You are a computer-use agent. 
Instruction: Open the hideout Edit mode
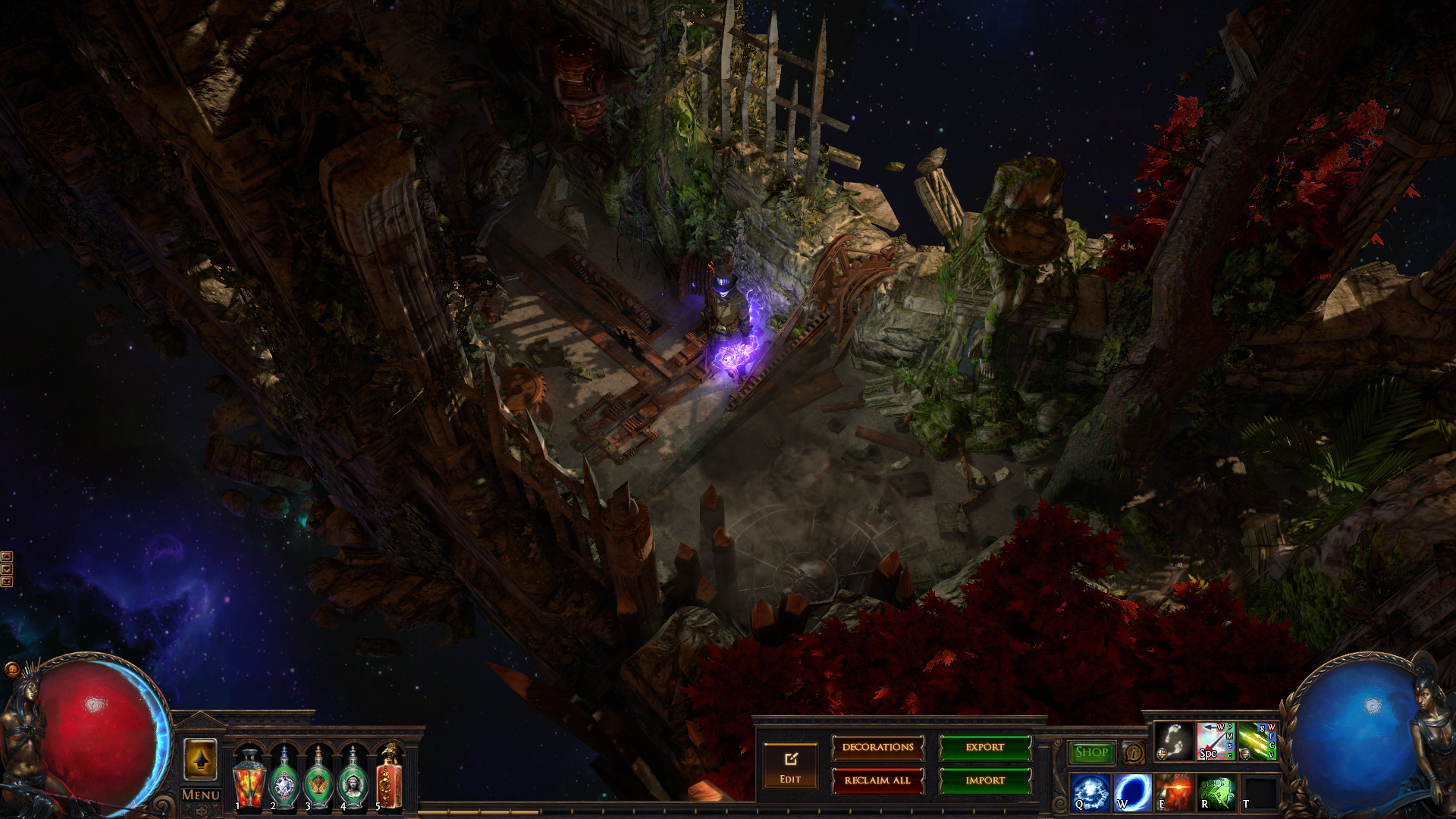coord(790,766)
